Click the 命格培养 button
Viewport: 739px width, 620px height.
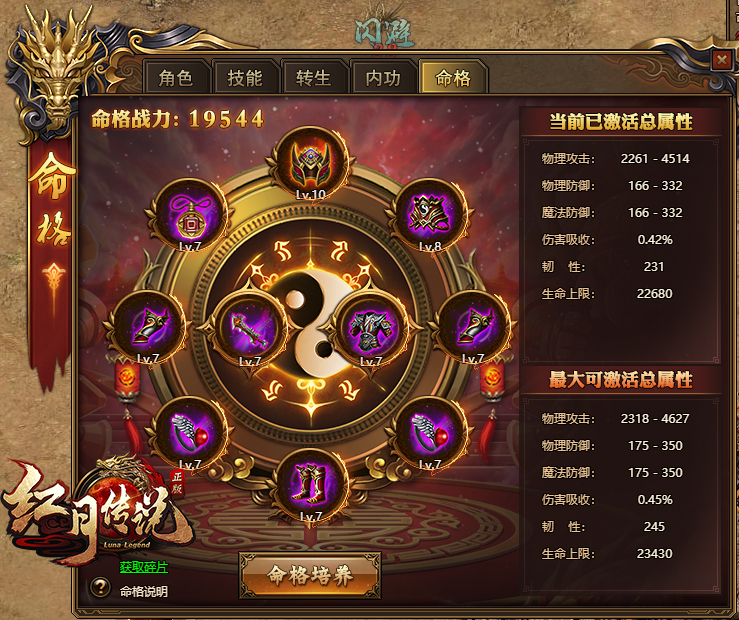point(310,575)
